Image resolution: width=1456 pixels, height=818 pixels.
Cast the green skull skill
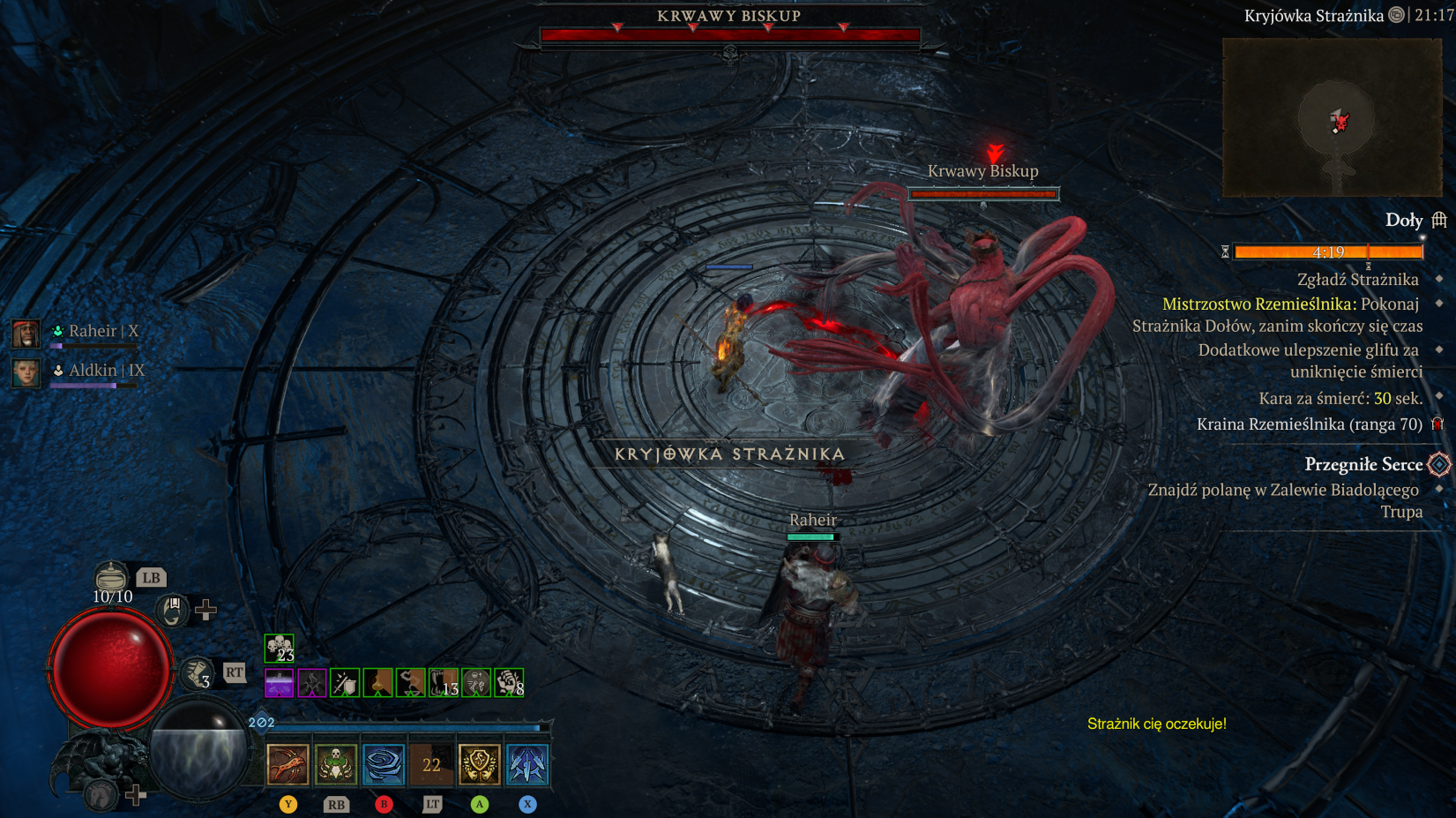[x=336, y=764]
